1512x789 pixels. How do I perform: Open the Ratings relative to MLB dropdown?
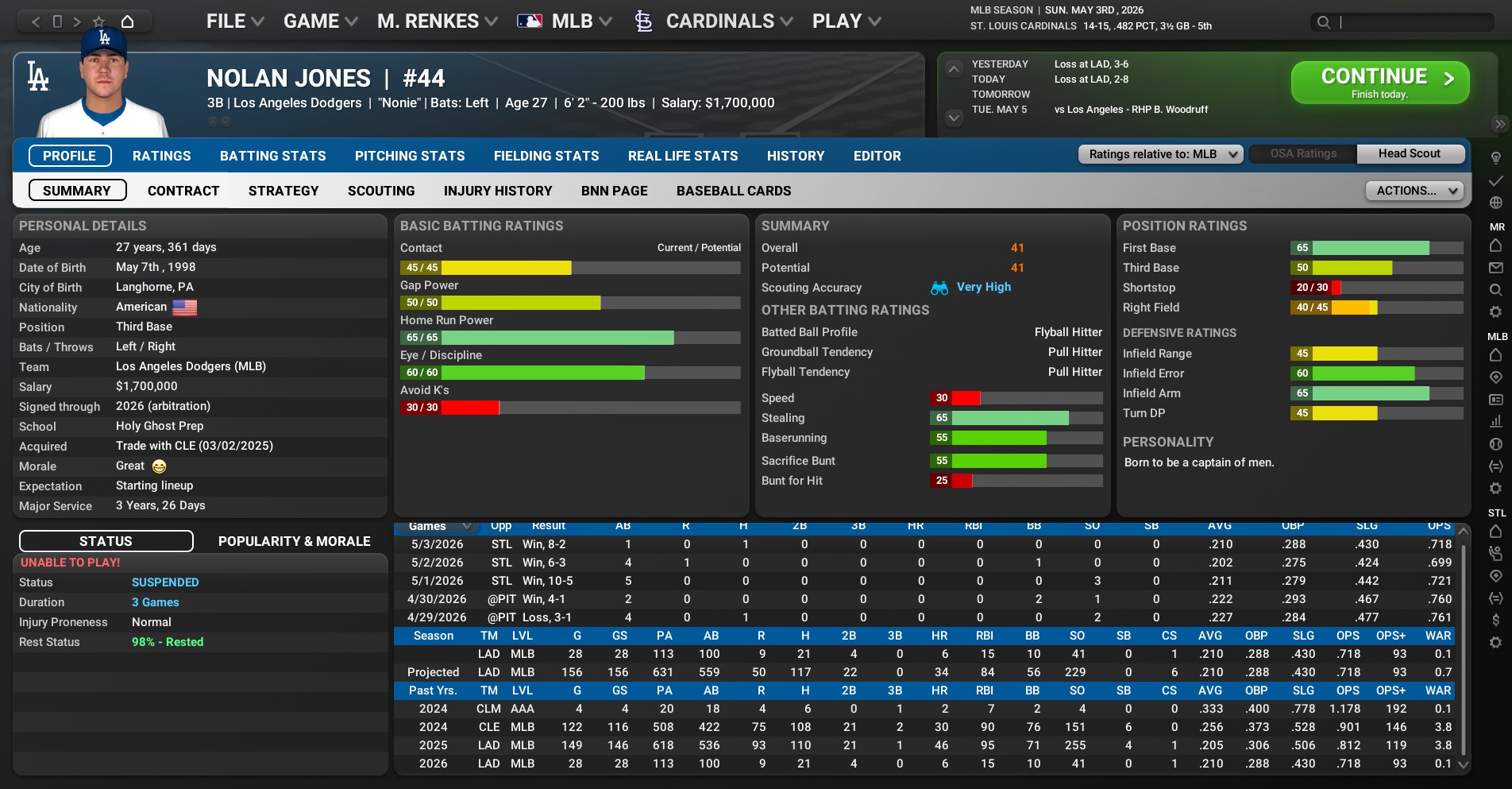(x=1159, y=154)
